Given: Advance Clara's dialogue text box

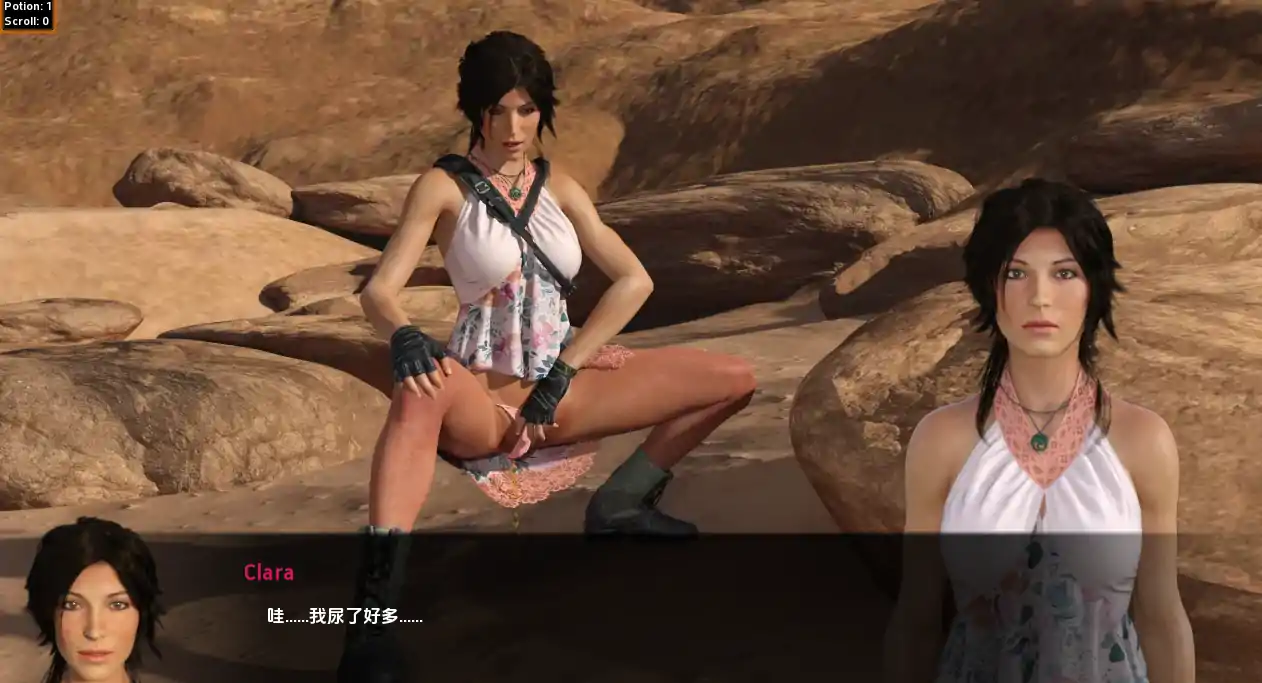Looking at the screenshot, I should click(x=560, y=612).
